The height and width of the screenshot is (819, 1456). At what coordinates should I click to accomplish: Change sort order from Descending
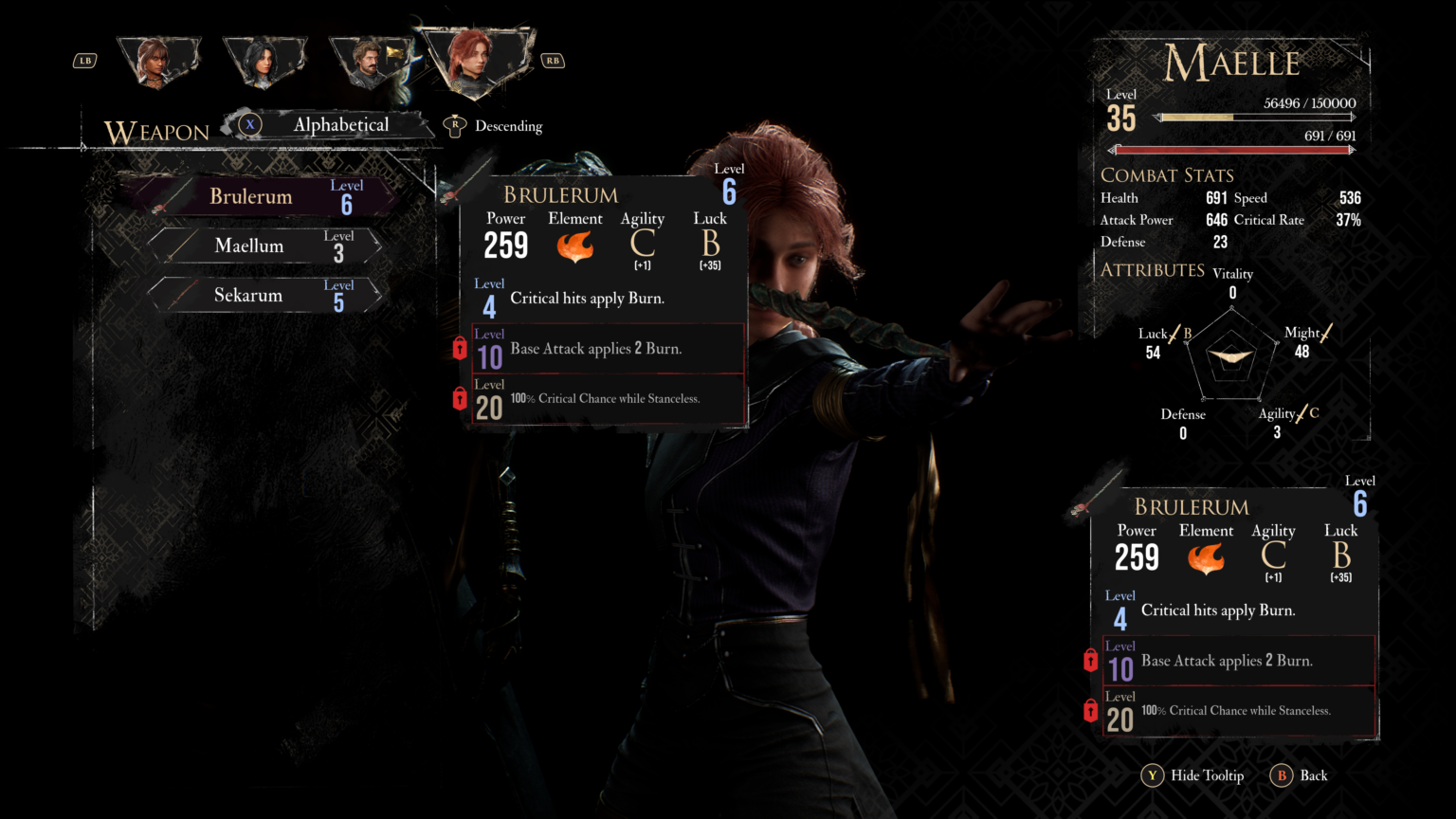pyautogui.click(x=508, y=125)
